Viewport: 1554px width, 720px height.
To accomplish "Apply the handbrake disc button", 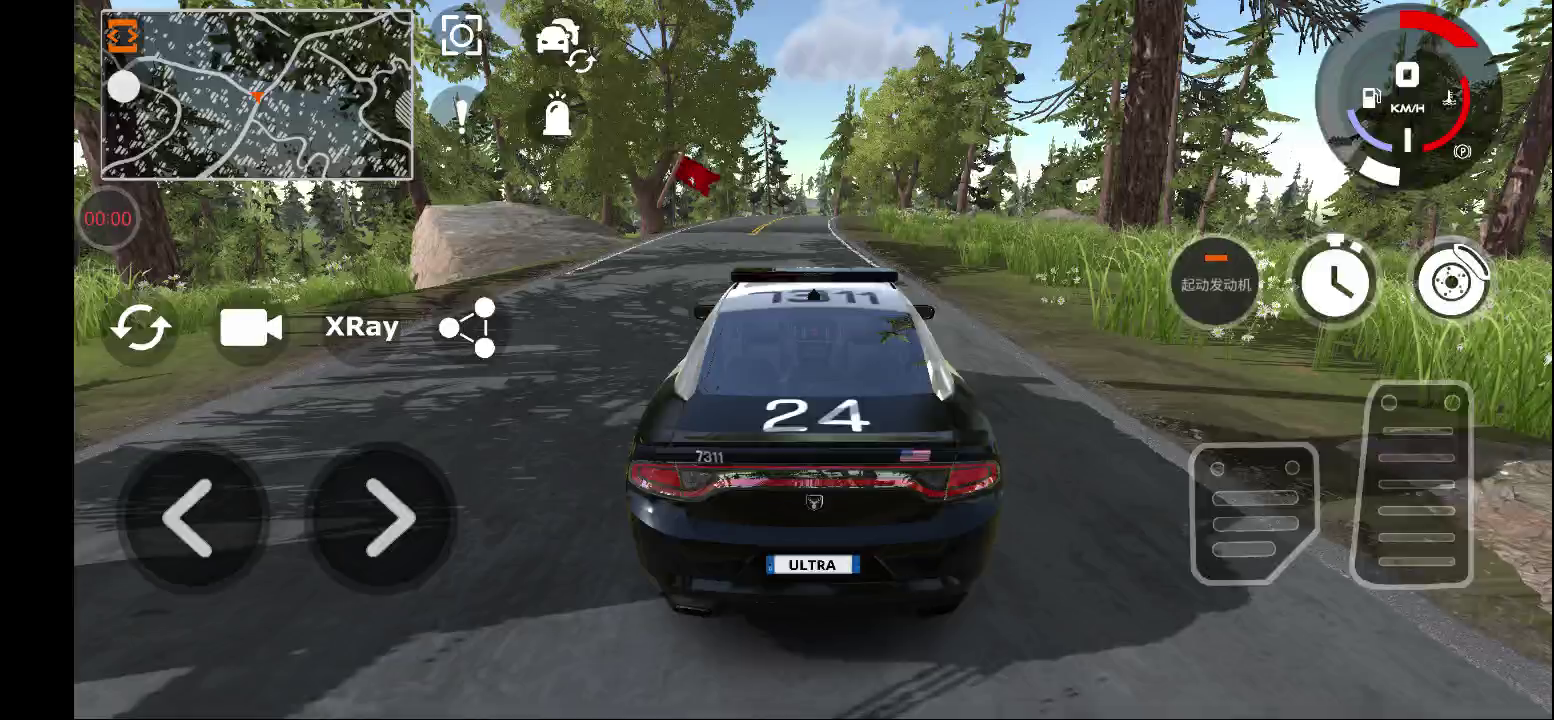I will [x=1451, y=281].
